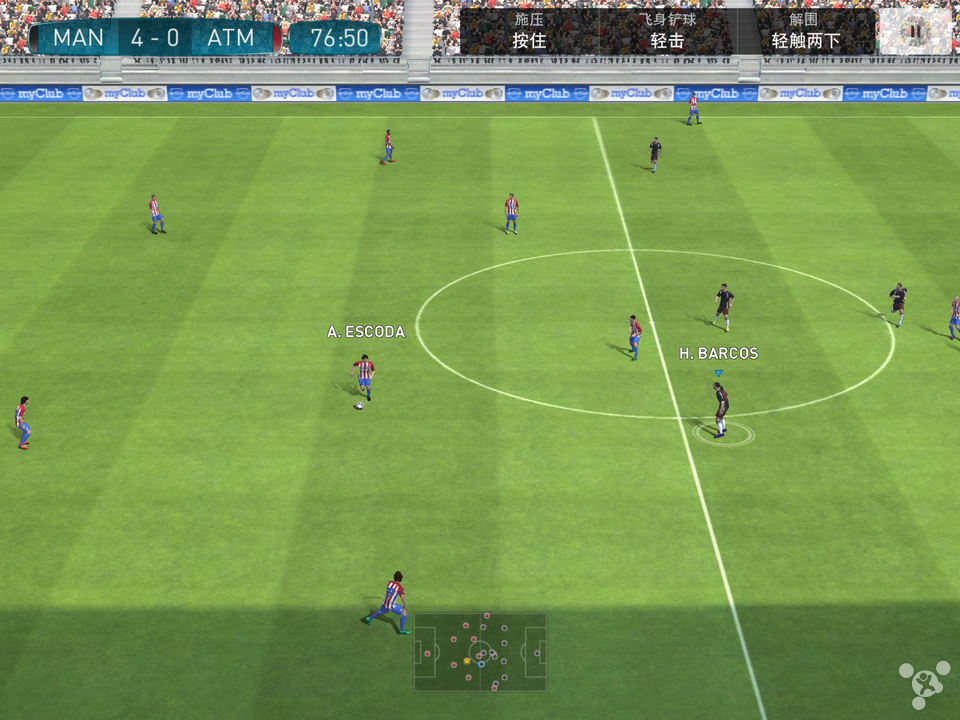The height and width of the screenshot is (720, 960).
Task: Tap the pitch radar minimap
Action: tap(480, 652)
